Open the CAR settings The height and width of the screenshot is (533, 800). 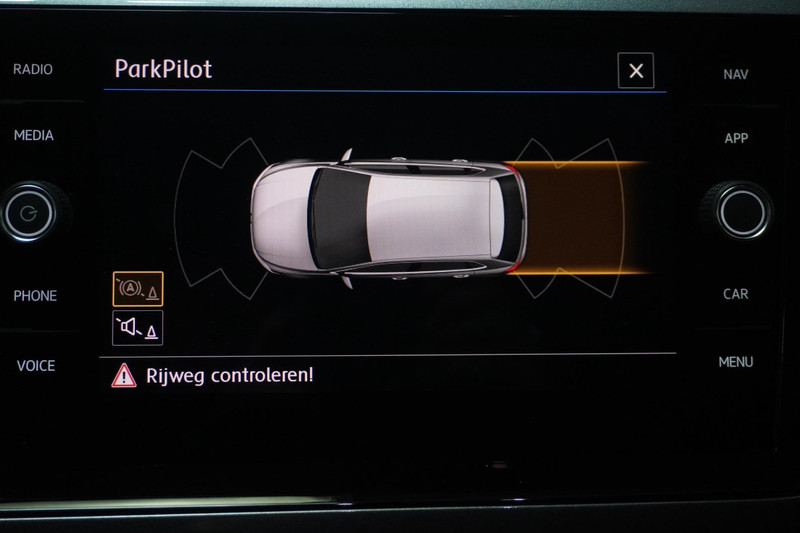pyautogui.click(x=736, y=294)
